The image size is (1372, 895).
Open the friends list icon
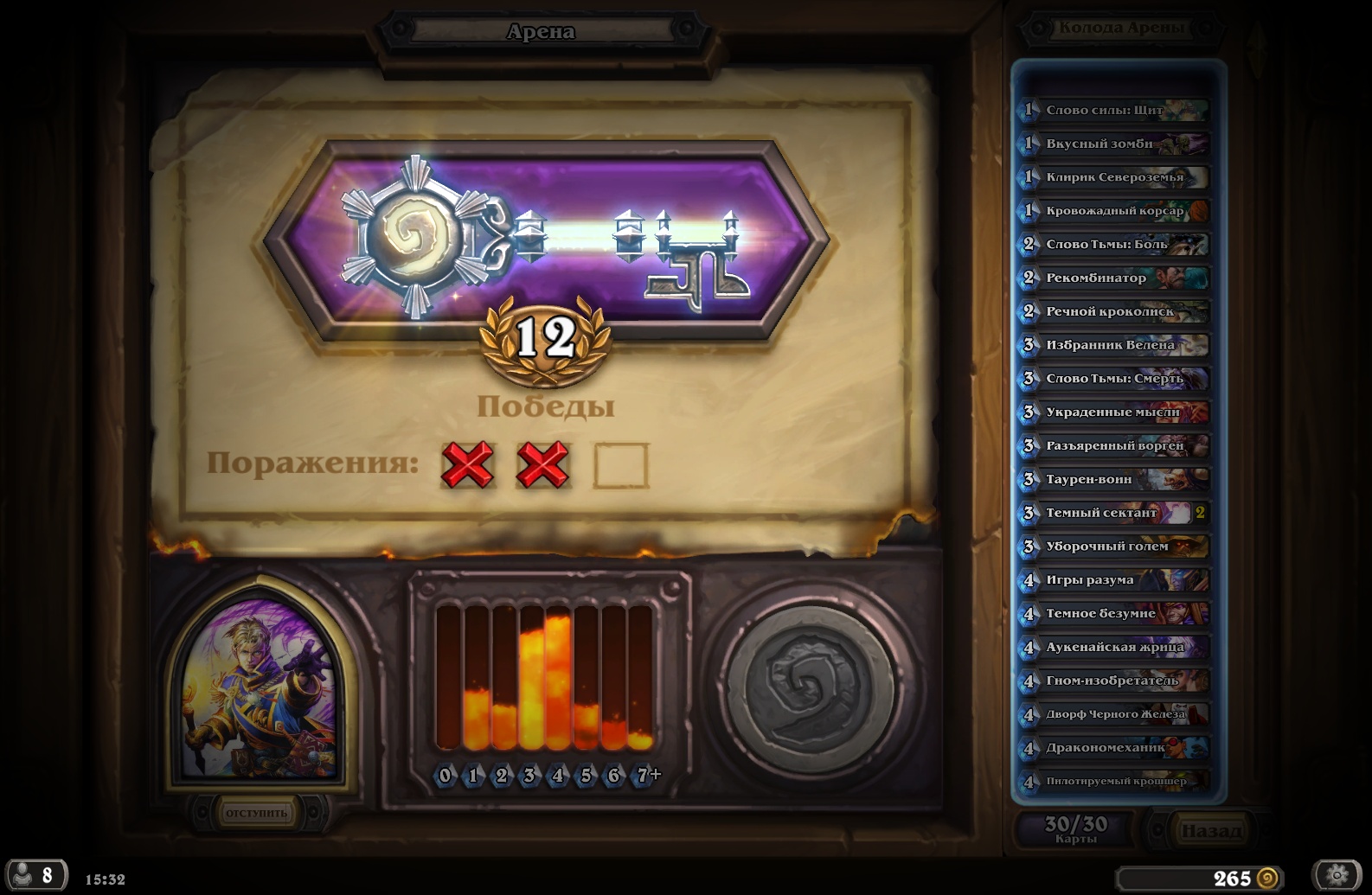tap(35, 875)
